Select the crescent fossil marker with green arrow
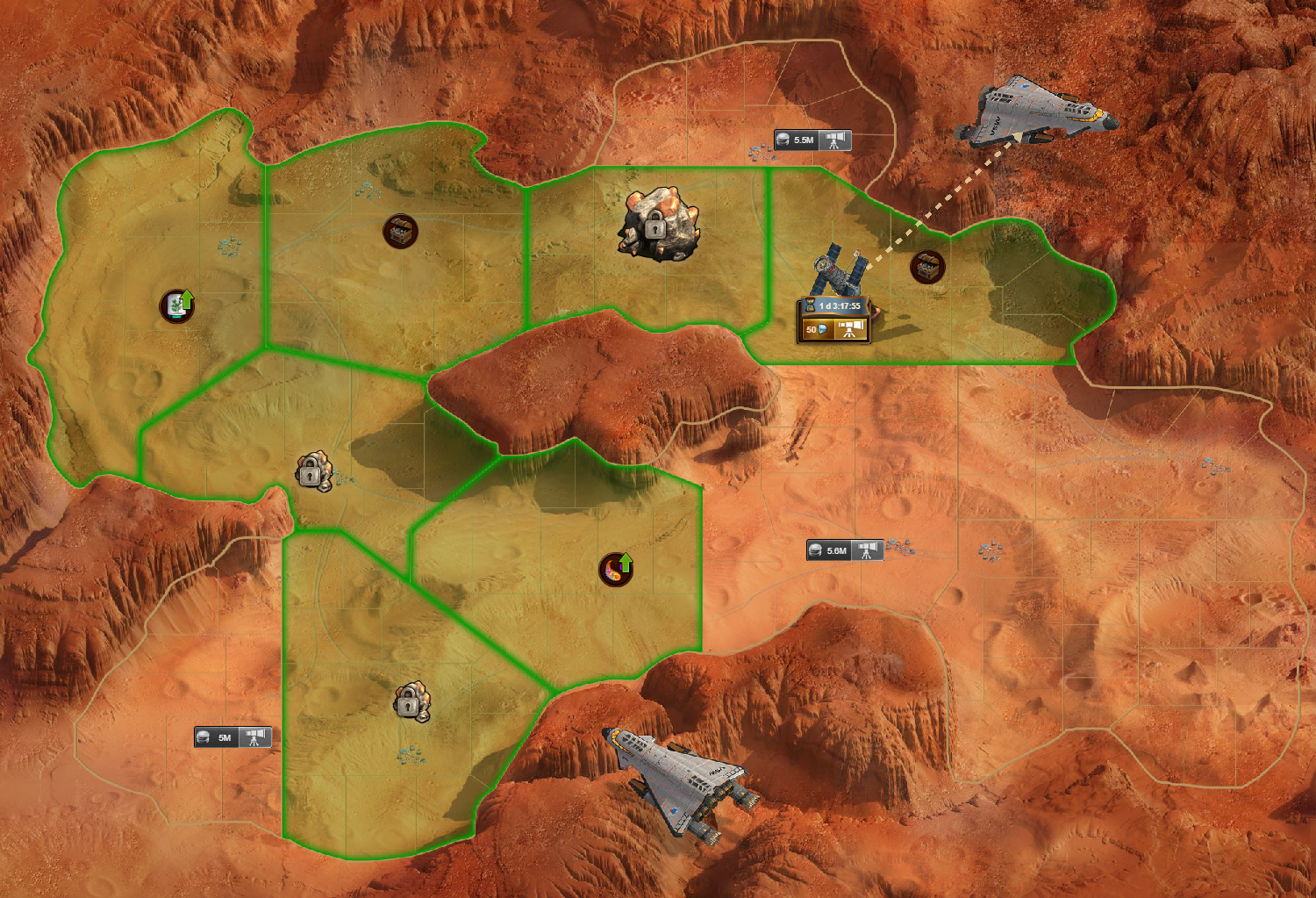The height and width of the screenshot is (898, 1316). (x=615, y=569)
